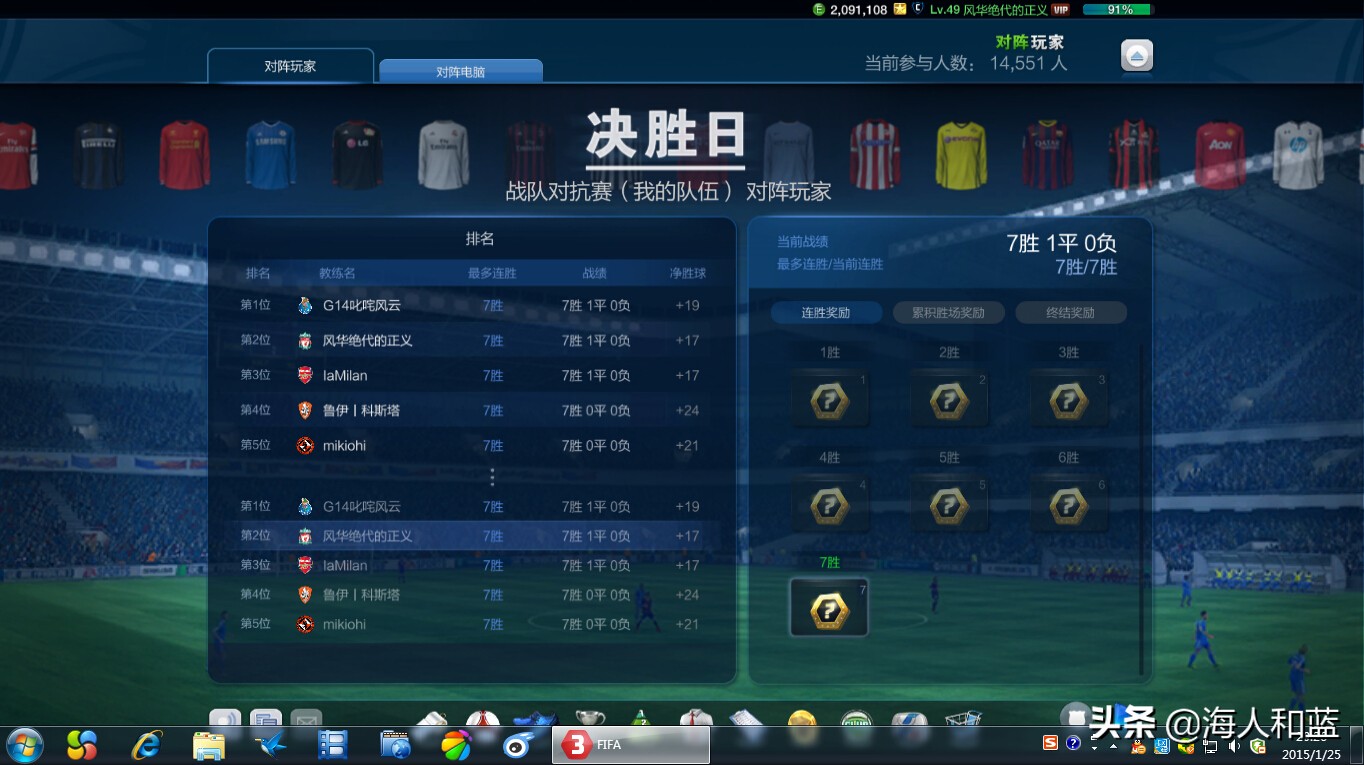Click G14叱咤风云's club crest icon
Image resolution: width=1364 pixels, height=765 pixels.
305,305
